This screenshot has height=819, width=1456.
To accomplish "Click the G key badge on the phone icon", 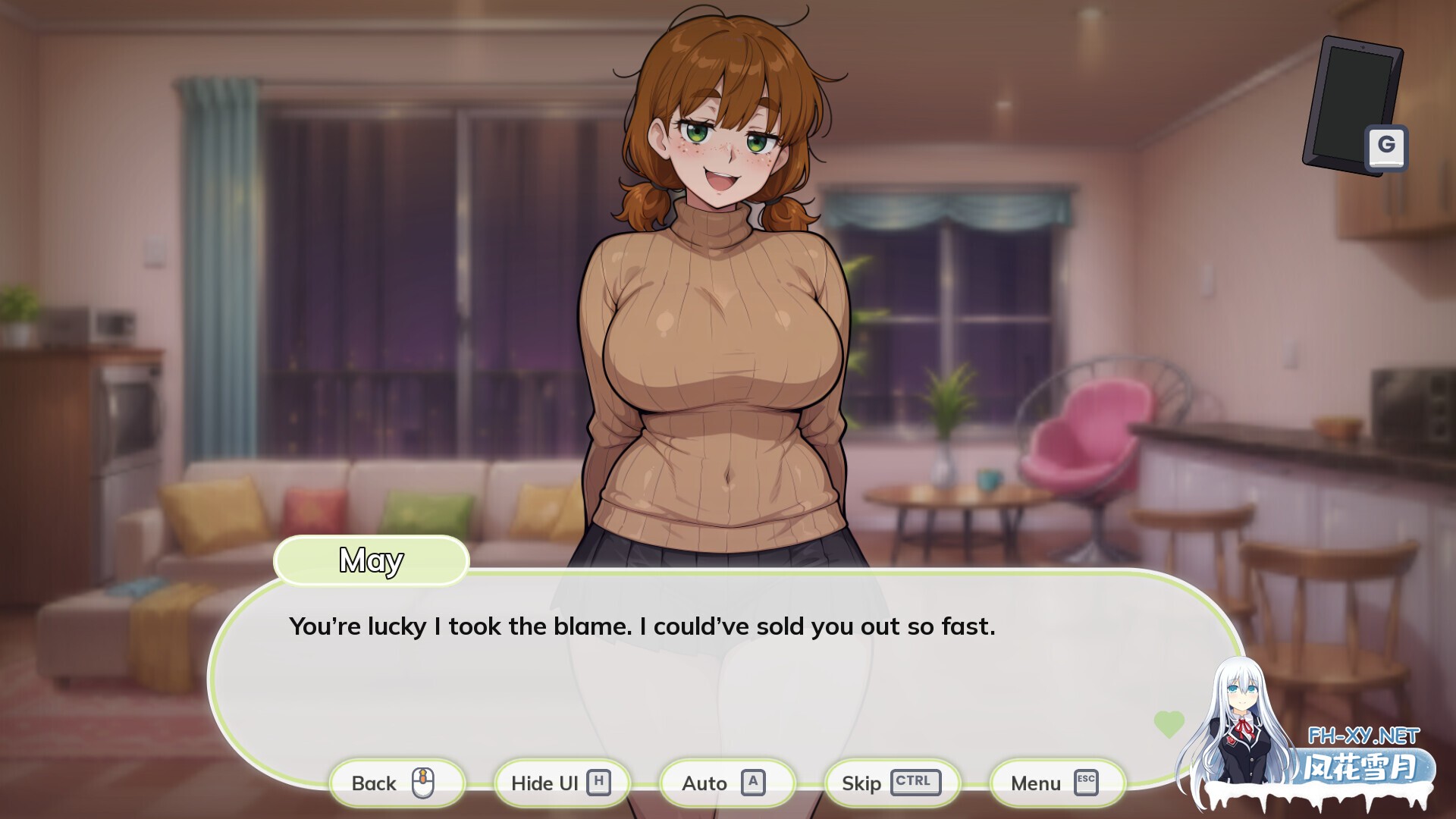I will click(x=1387, y=148).
